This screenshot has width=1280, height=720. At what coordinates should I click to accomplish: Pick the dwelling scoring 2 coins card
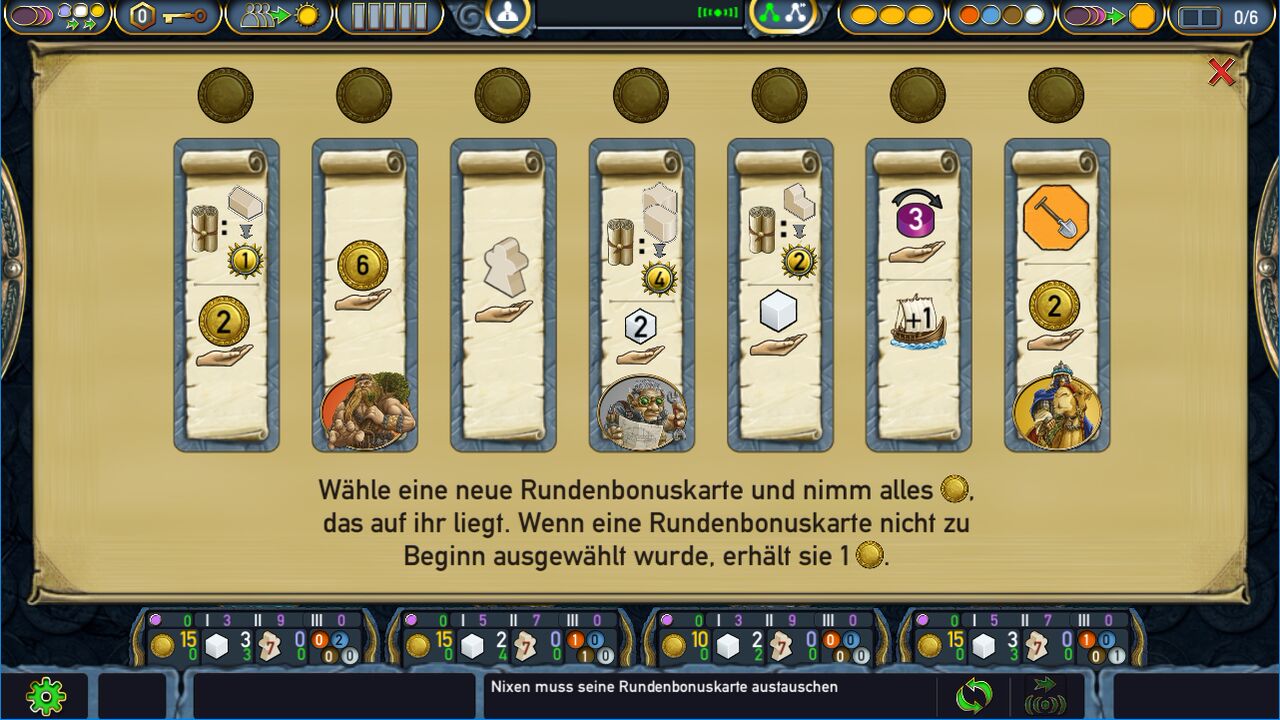click(x=226, y=295)
